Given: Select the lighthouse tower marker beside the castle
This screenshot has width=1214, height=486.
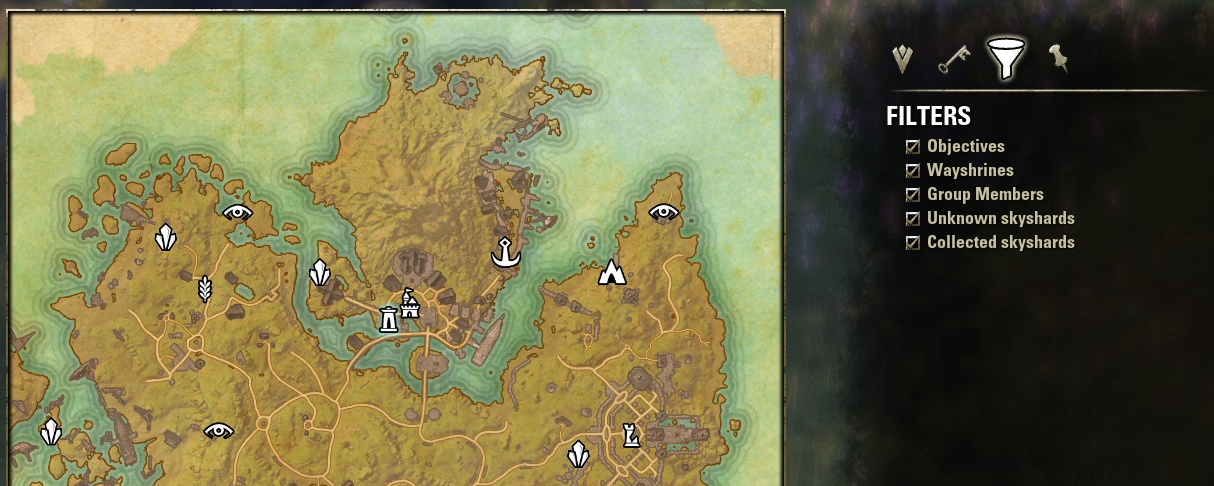Looking at the screenshot, I should pos(388,319).
